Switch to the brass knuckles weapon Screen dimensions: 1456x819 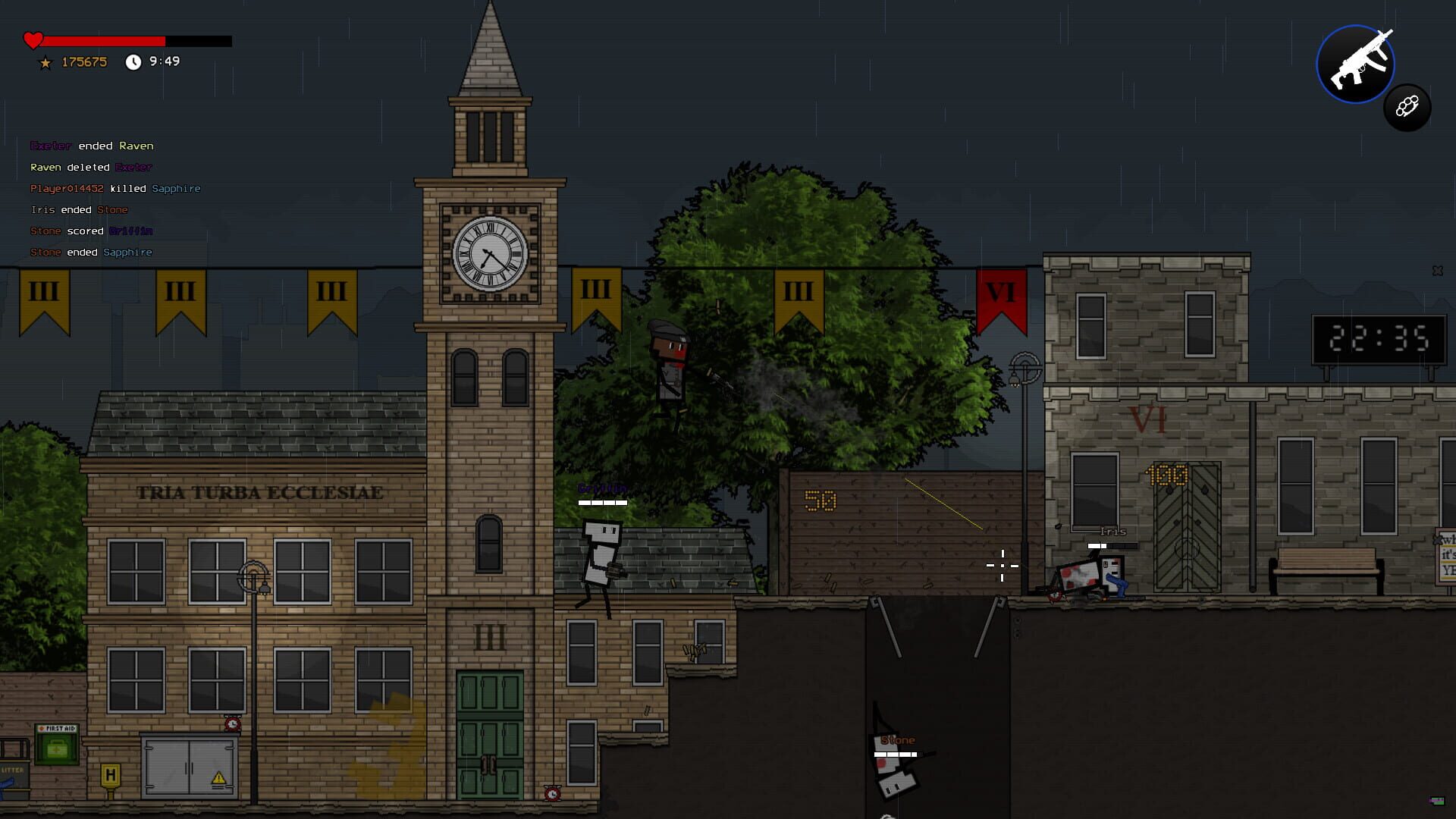pos(1407,108)
